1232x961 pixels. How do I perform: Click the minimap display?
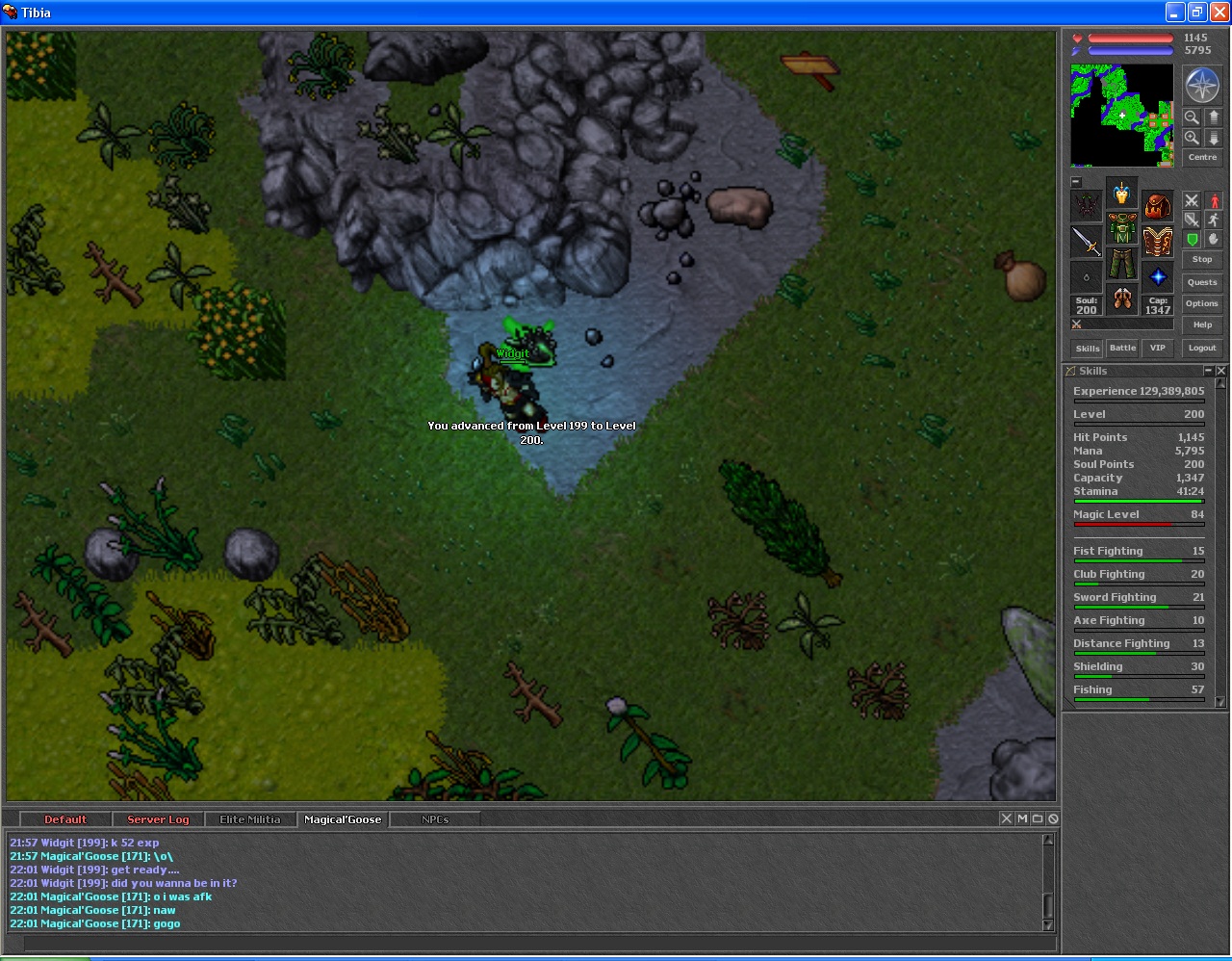1121,116
